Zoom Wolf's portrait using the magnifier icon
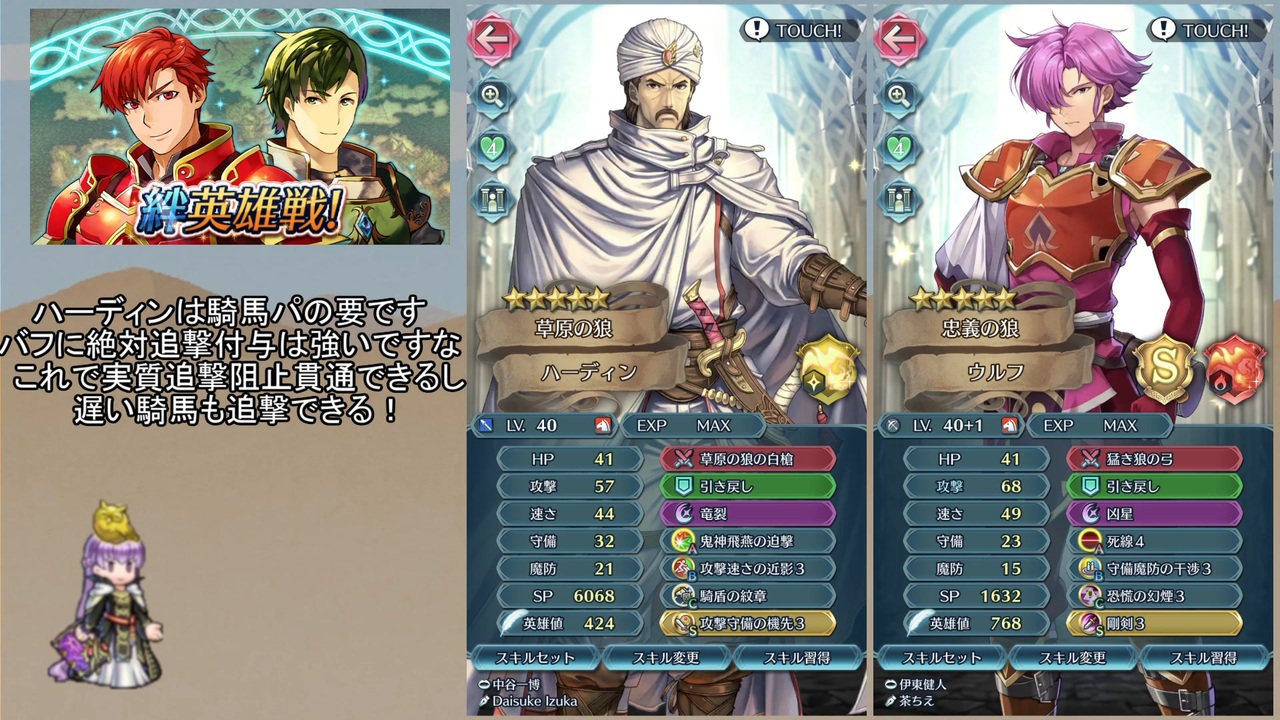1280x720 pixels. click(898, 99)
